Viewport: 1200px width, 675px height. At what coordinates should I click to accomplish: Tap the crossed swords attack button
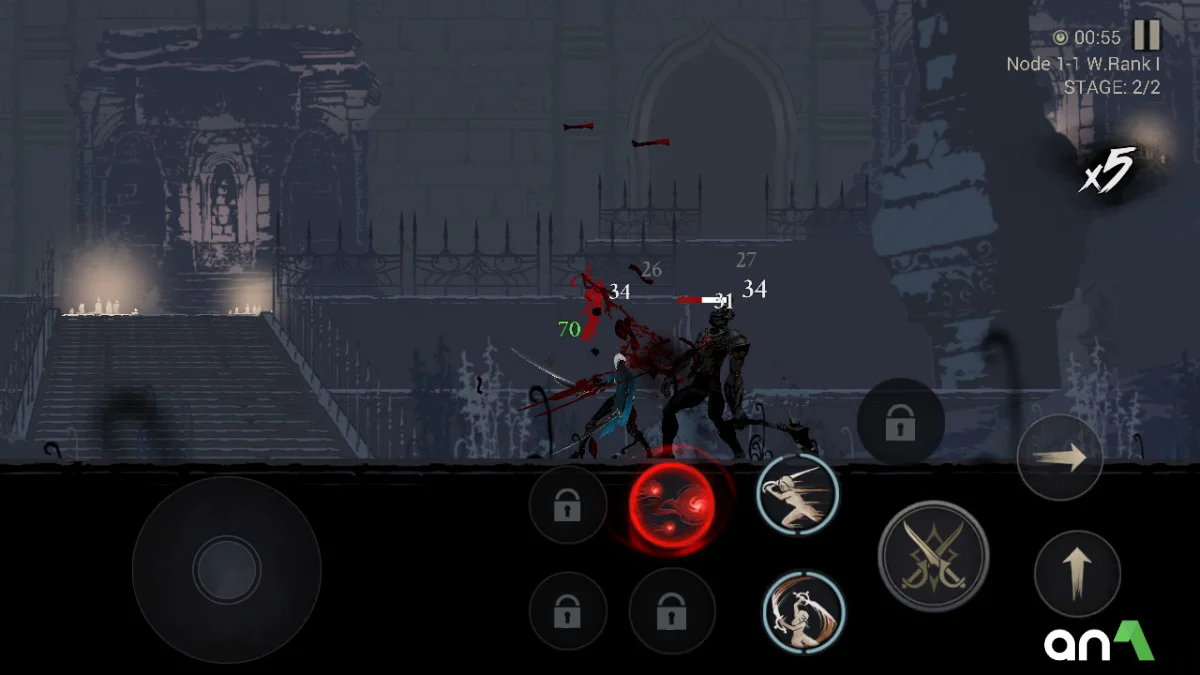[933, 556]
